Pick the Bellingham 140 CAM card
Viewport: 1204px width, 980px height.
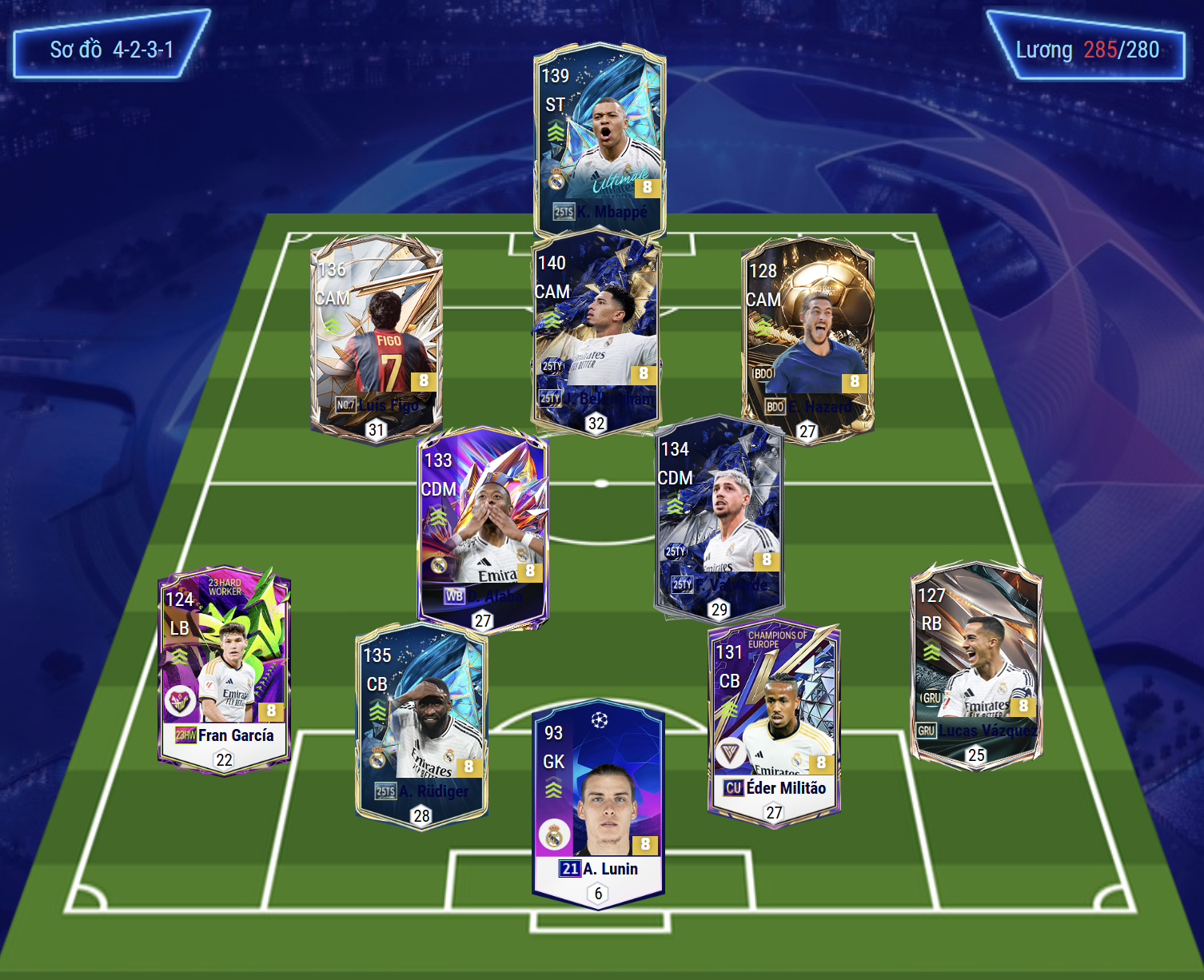pyautogui.click(x=596, y=332)
